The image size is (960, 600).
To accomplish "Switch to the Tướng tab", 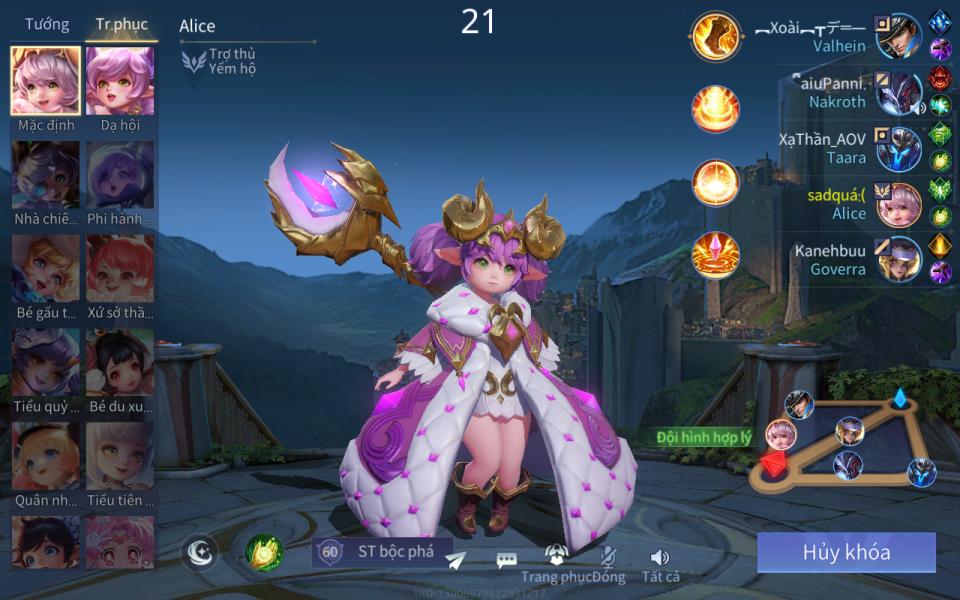I will (47, 24).
